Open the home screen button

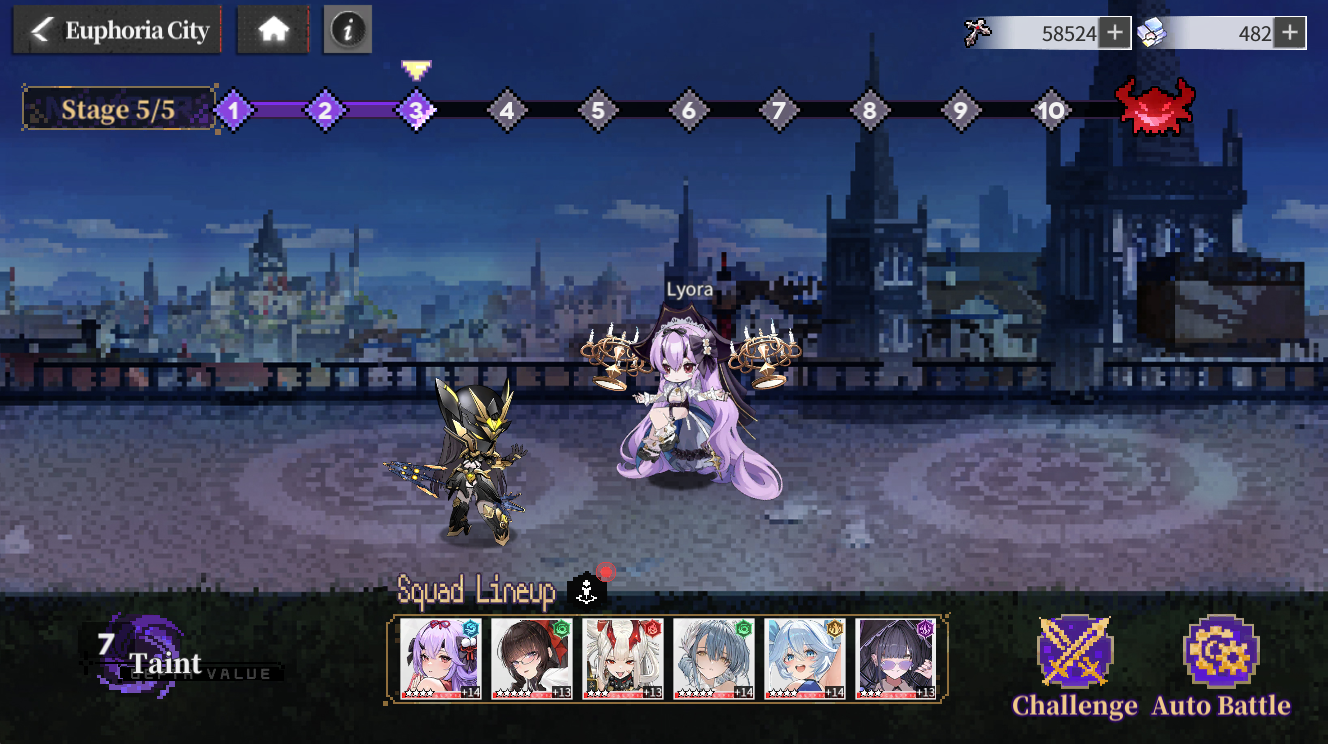[273, 31]
